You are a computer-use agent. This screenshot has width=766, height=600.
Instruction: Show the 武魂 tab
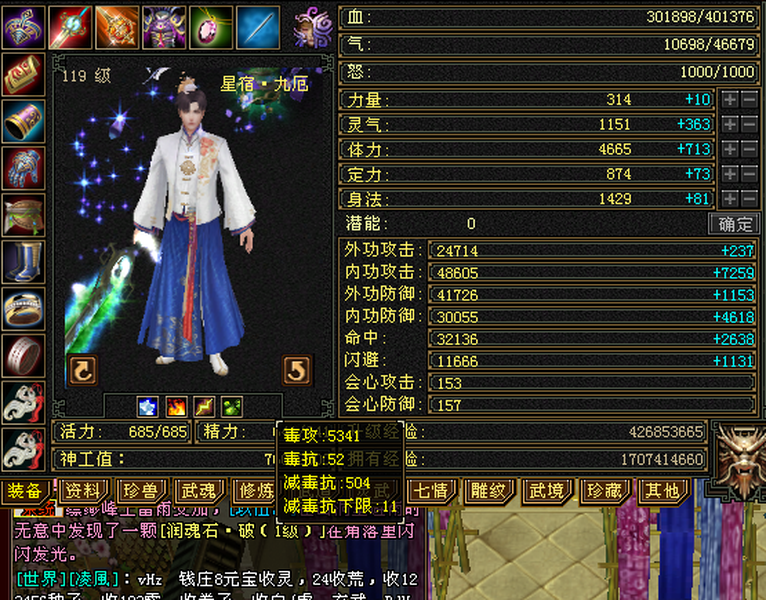[198, 491]
